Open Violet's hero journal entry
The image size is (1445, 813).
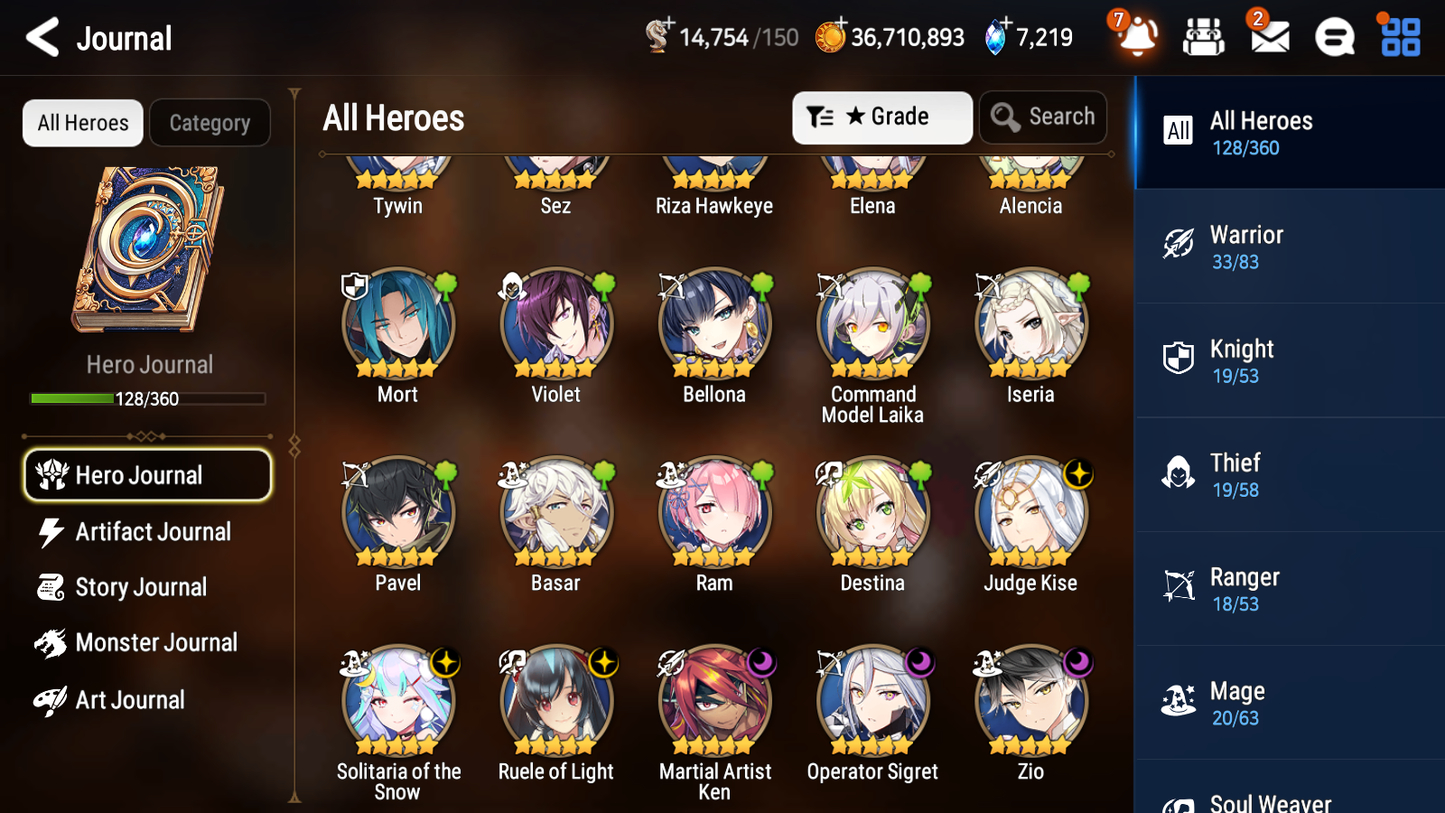556,325
